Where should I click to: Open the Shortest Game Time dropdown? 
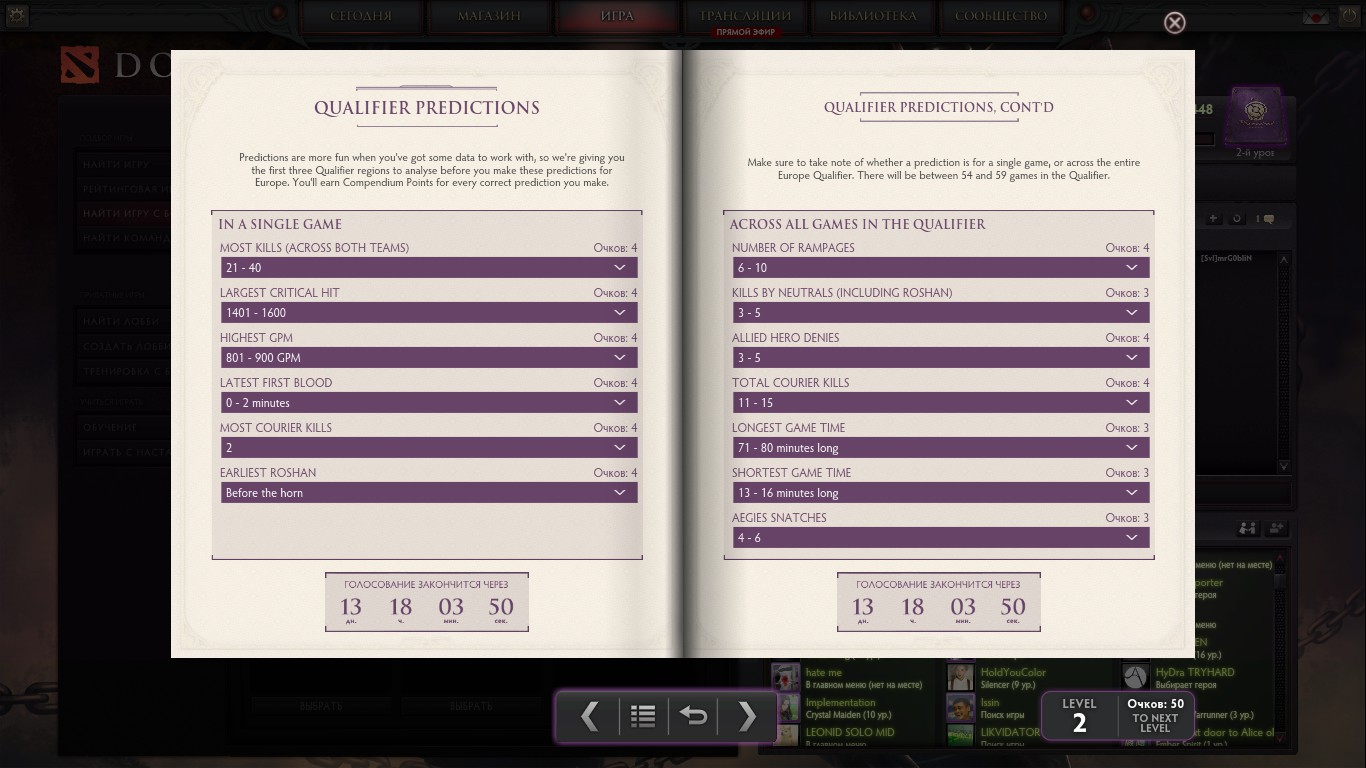click(x=940, y=493)
